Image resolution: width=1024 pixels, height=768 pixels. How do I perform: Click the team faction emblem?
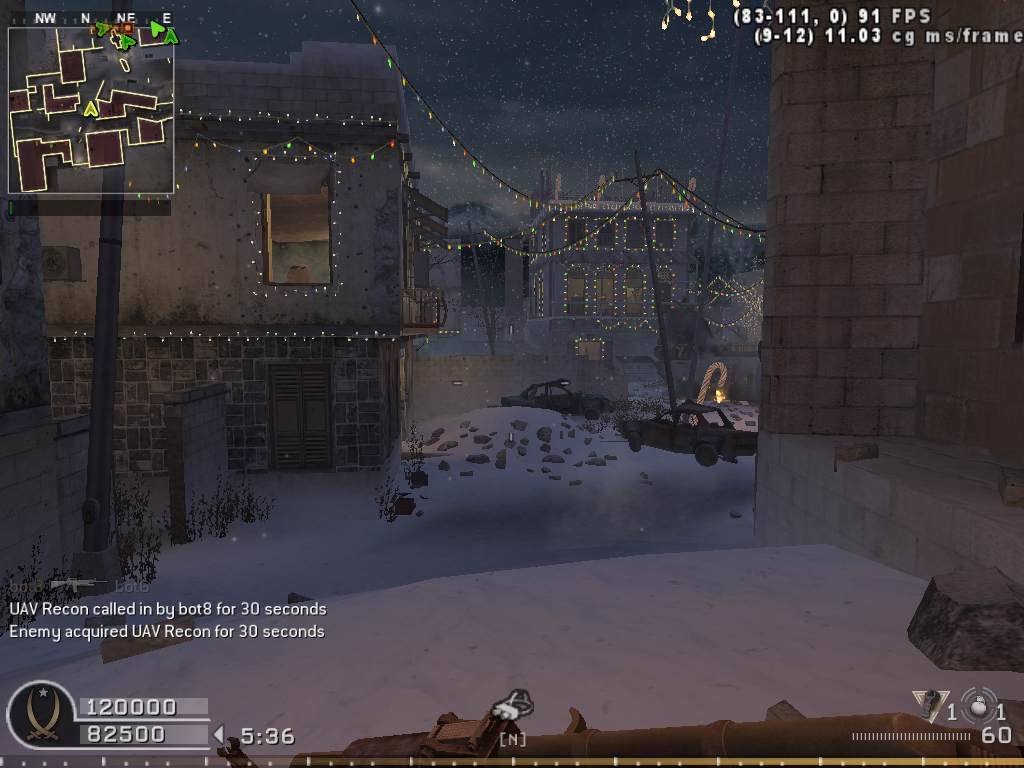pyautogui.click(x=41, y=714)
